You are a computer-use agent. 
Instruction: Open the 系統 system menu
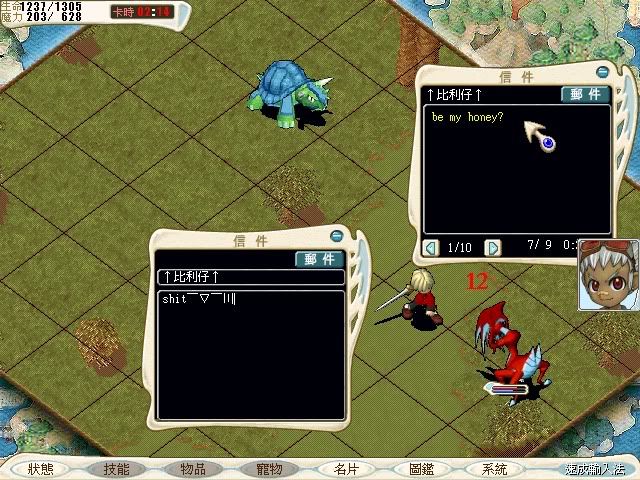tap(494, 469)
